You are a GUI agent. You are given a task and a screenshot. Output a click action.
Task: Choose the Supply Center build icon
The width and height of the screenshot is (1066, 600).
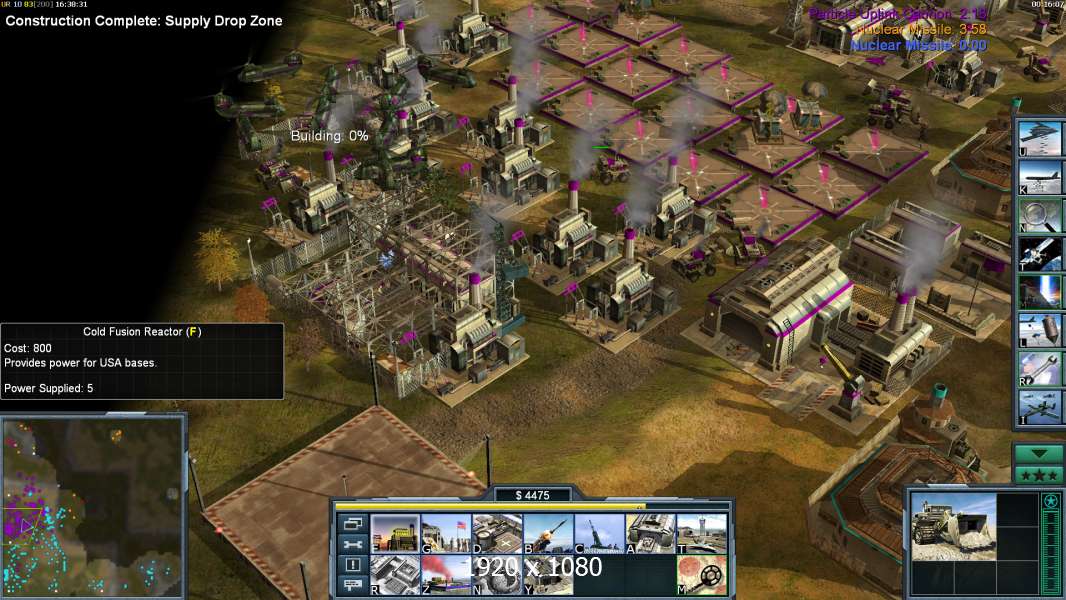point(497,534)
